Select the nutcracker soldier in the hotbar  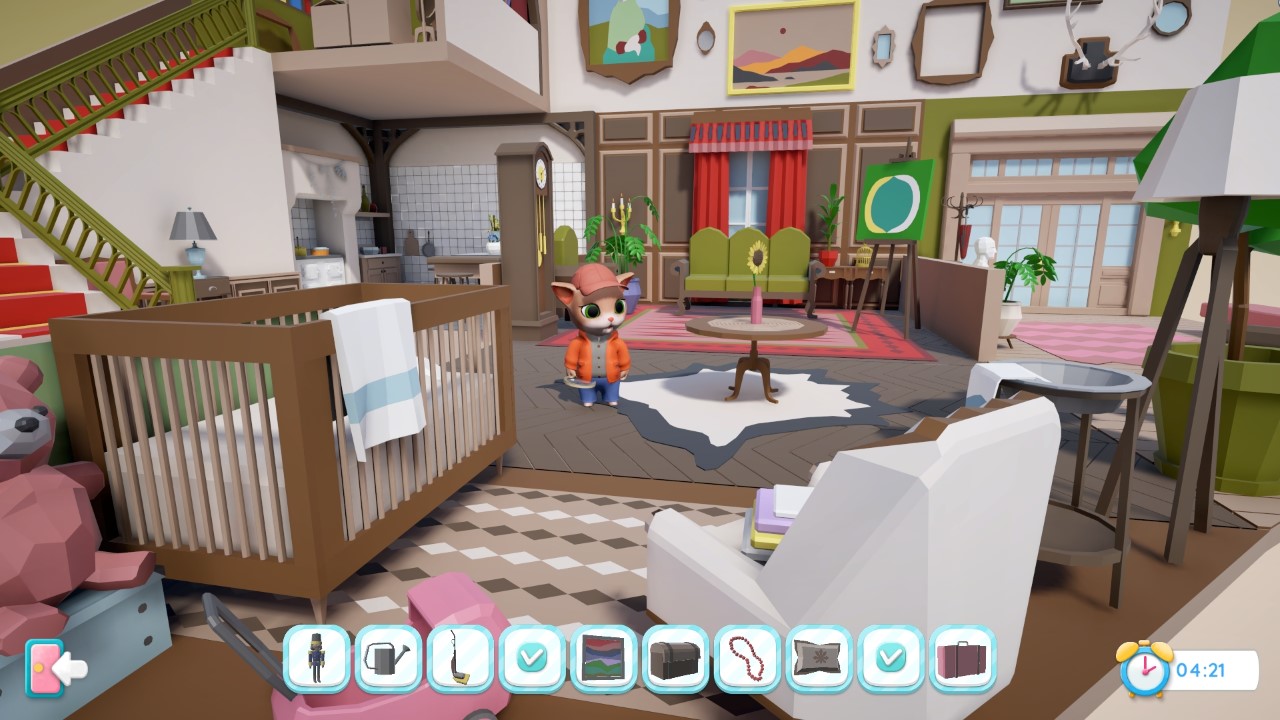pyautogui.click(x=316, y=660)
